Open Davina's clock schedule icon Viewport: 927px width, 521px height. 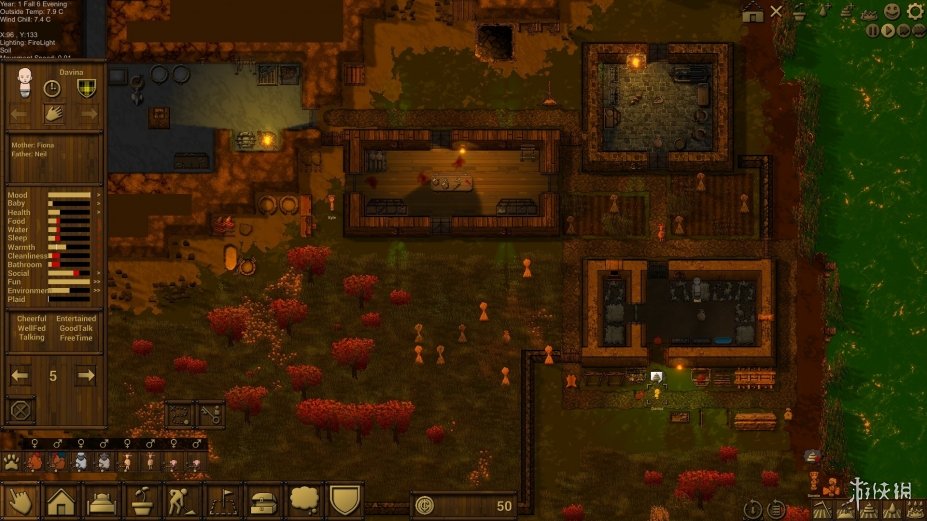point(53,88)
